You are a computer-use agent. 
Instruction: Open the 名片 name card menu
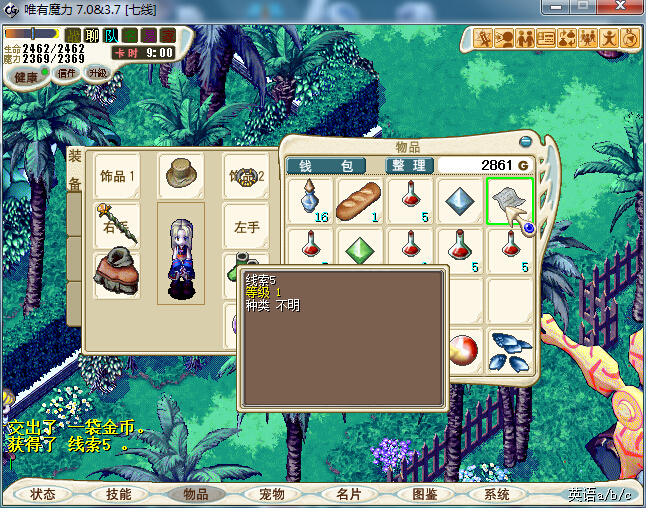point(348,494)
